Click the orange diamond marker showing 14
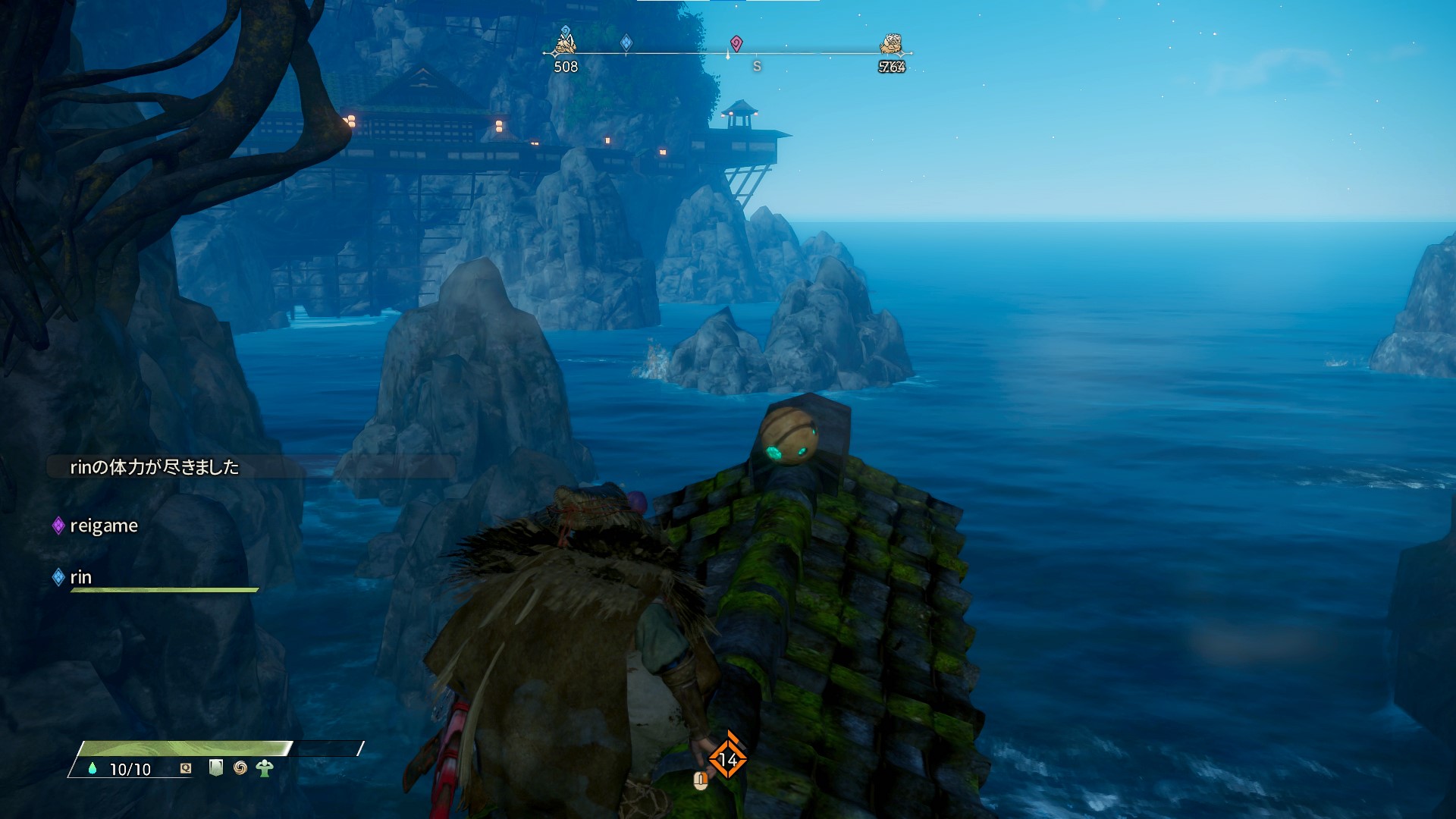Screen dimensions: 1456x819 pos(728,758)
